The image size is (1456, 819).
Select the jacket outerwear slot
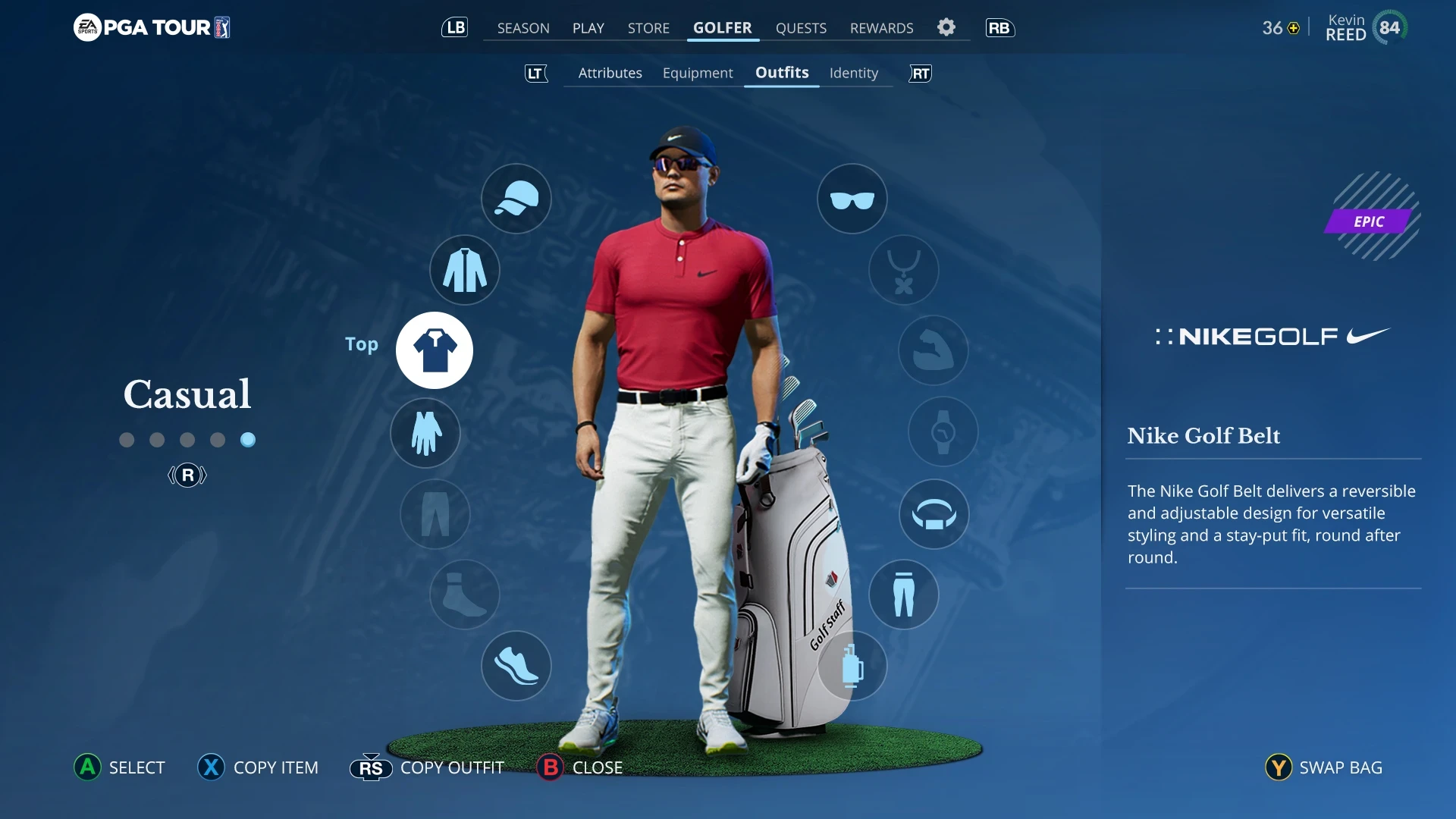point(465,270)
